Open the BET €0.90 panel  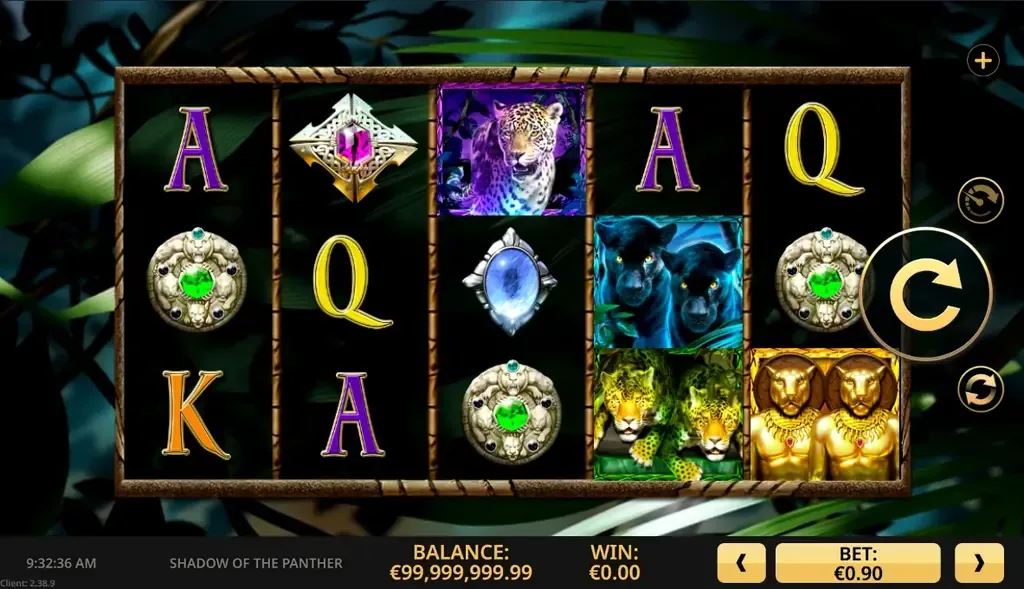click(x=858, y=563)
